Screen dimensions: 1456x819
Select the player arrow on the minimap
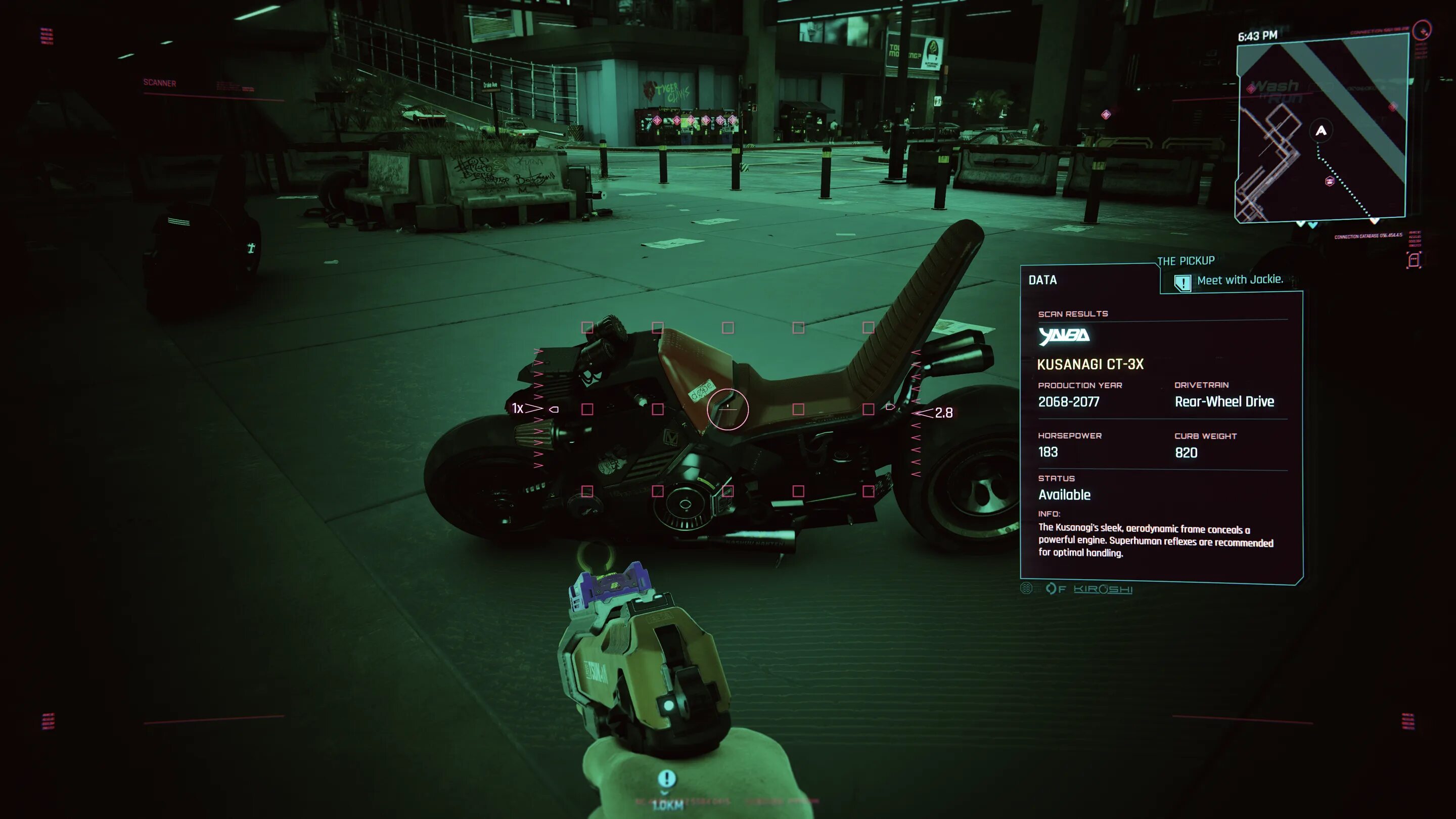pyautogui.click(x=1321, y=131)
